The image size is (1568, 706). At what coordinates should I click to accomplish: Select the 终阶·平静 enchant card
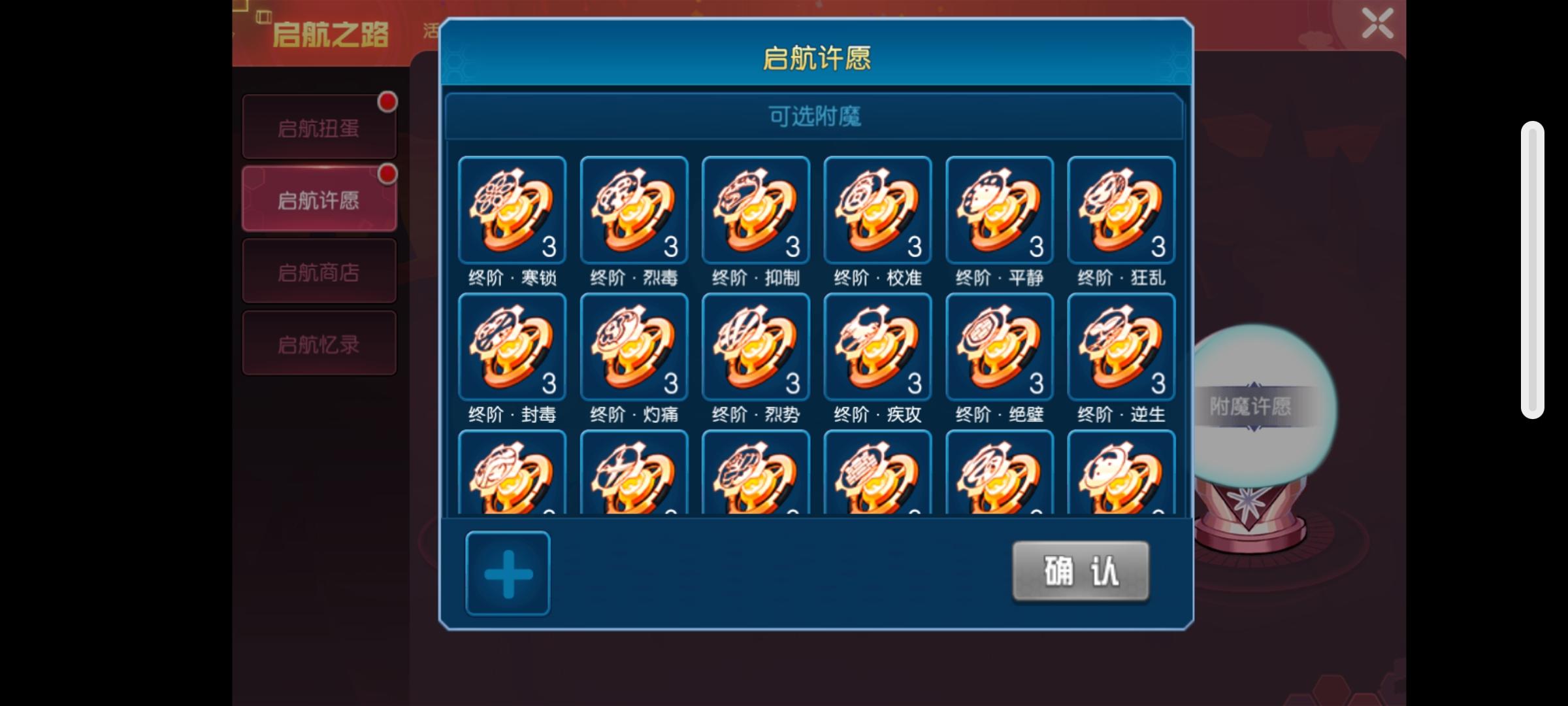[x=998, y=210]
